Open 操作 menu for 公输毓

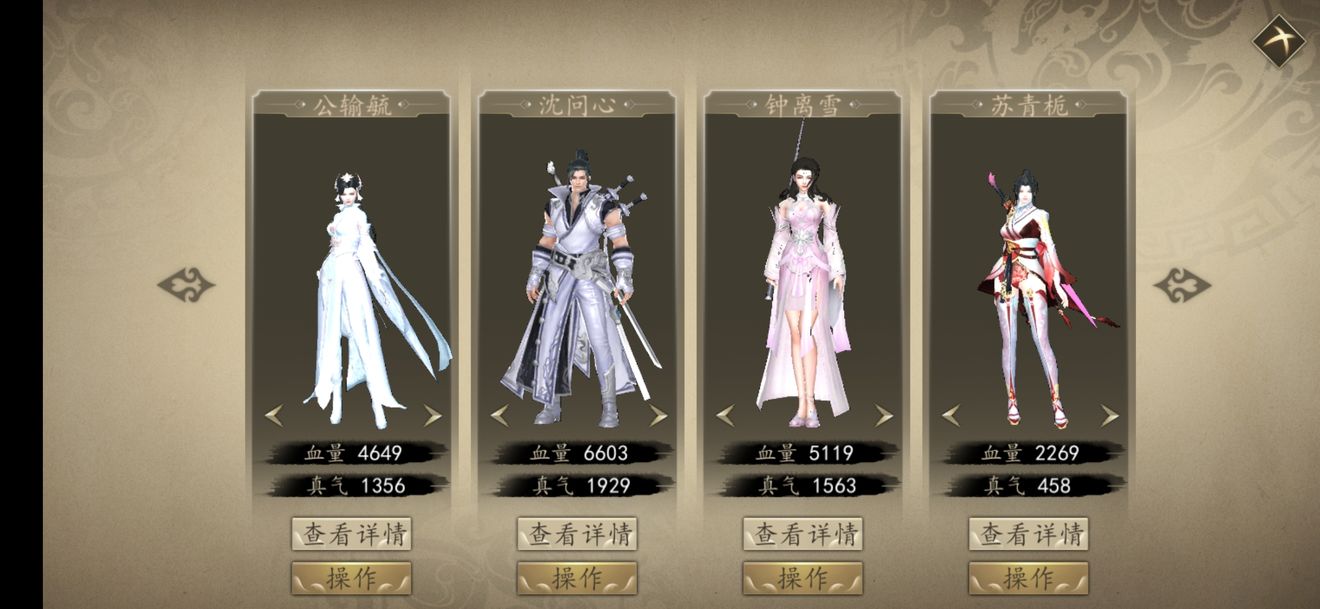351,578
